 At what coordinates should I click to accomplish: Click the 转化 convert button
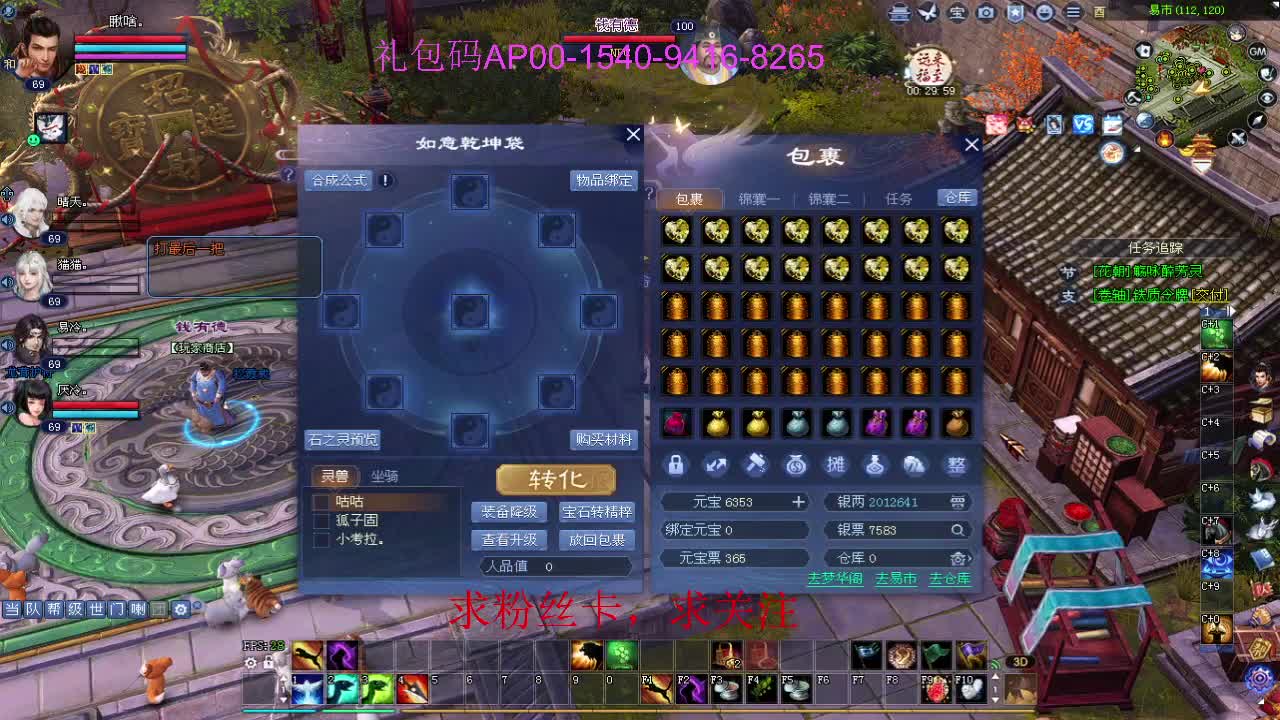(555, 480)
